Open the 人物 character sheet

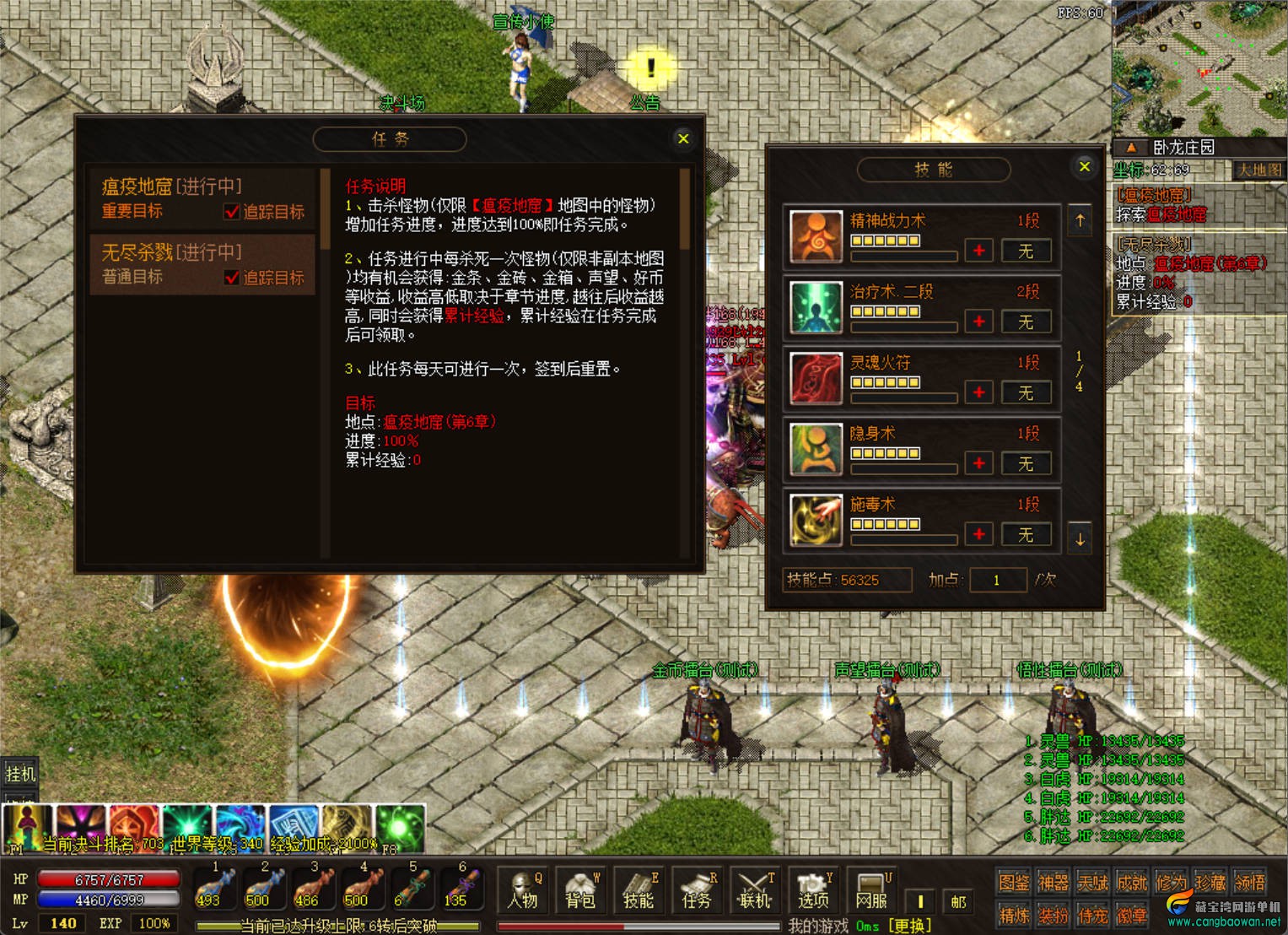click(x=523, y=891)
